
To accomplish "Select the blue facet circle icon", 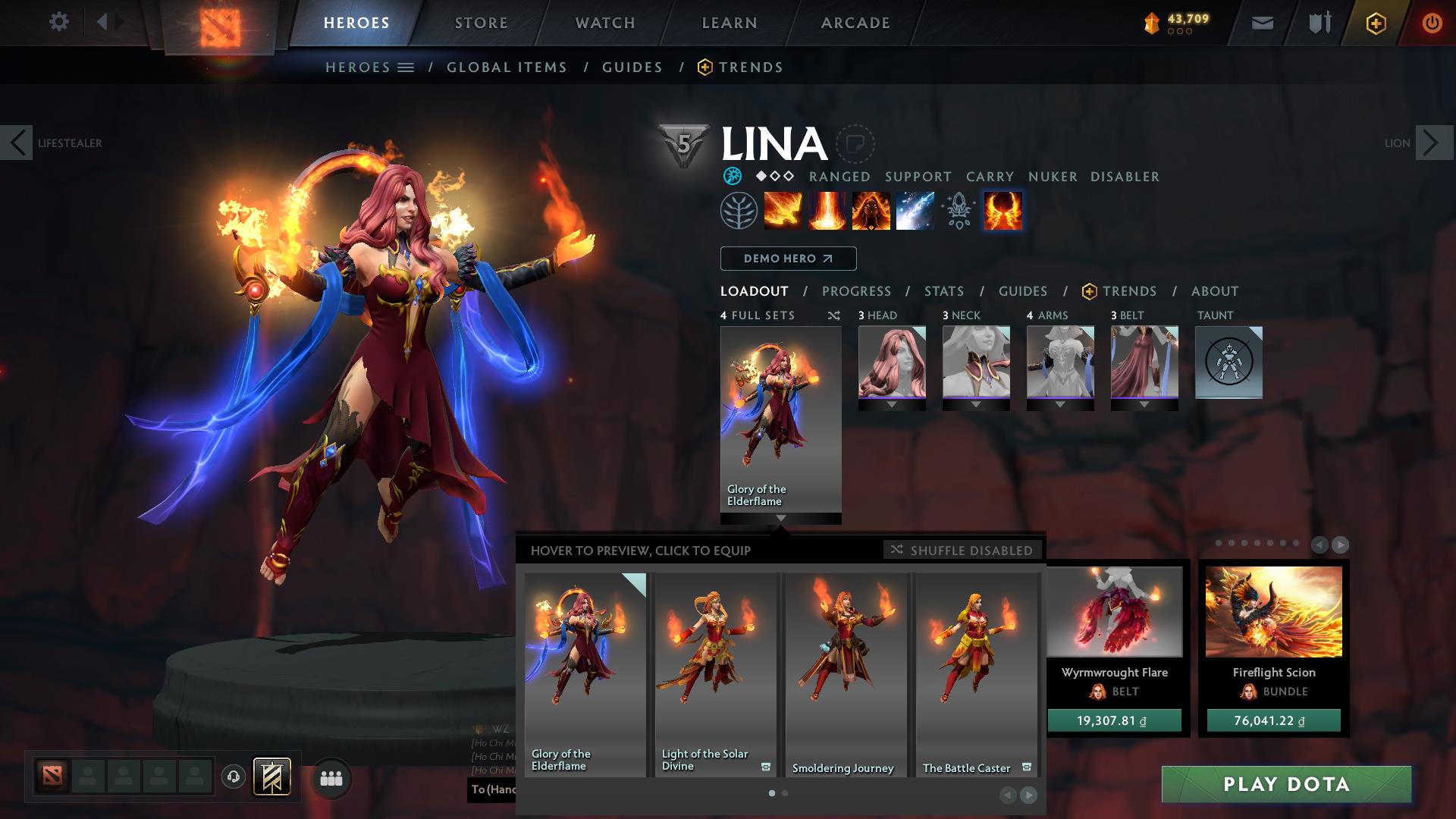I will 733,177.
